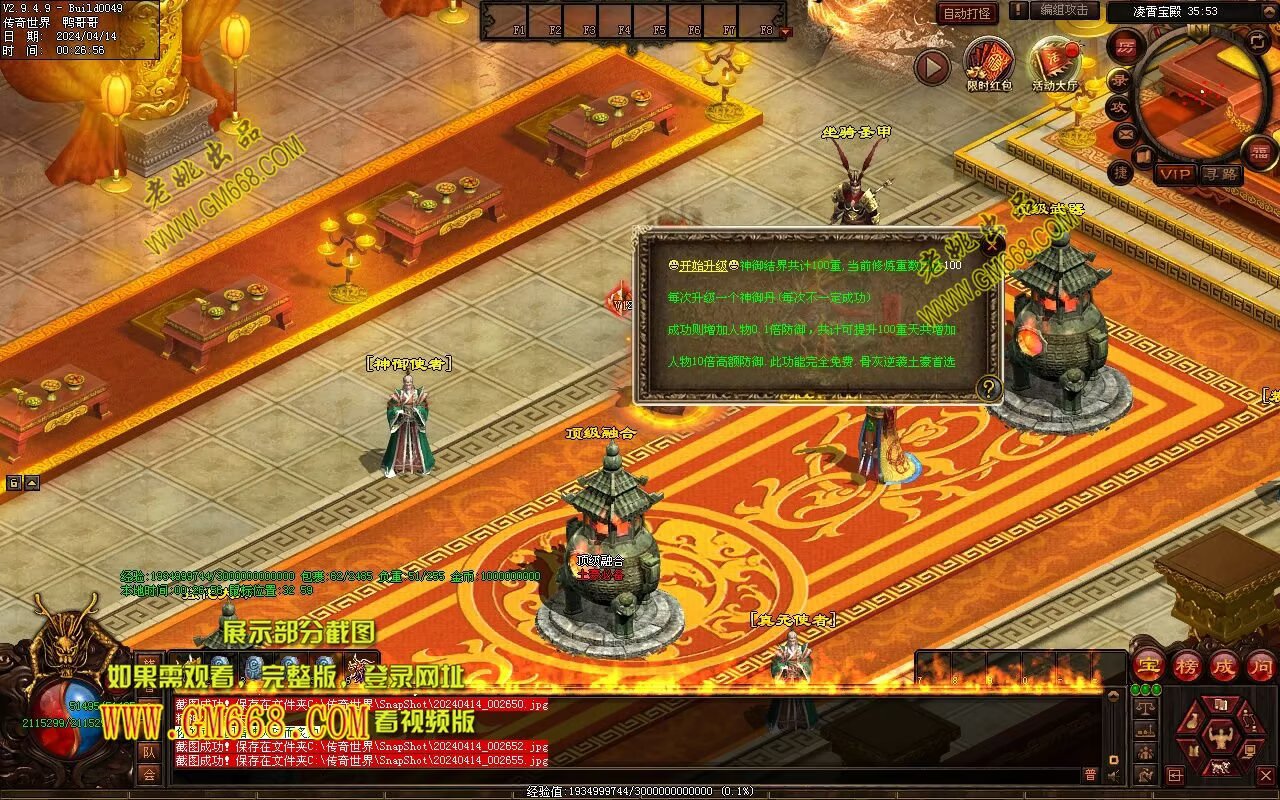Viewport: 1280px width, 800px height.
Task: Open the VIP panel
Action: click(1176, 174)
